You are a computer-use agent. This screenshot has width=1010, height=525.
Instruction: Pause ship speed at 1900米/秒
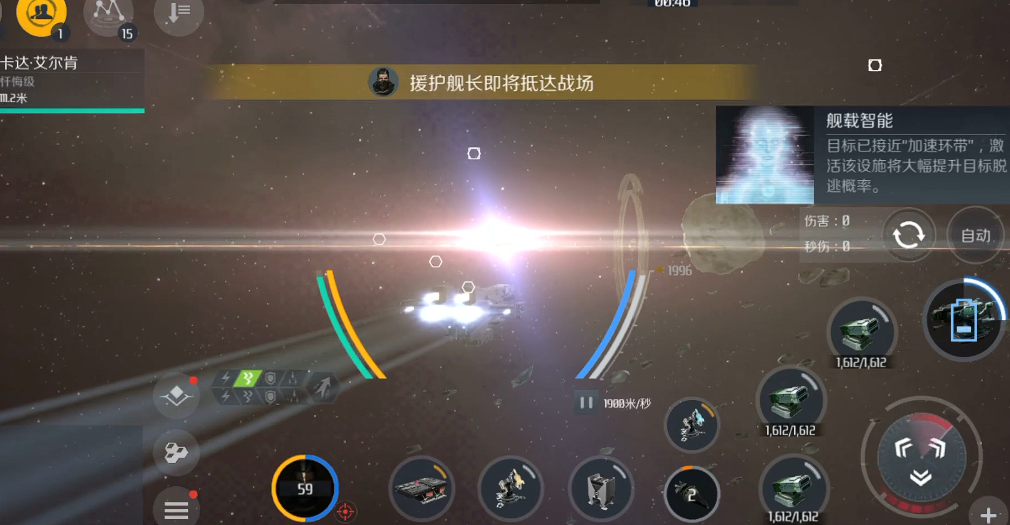(x=586, y=403)
